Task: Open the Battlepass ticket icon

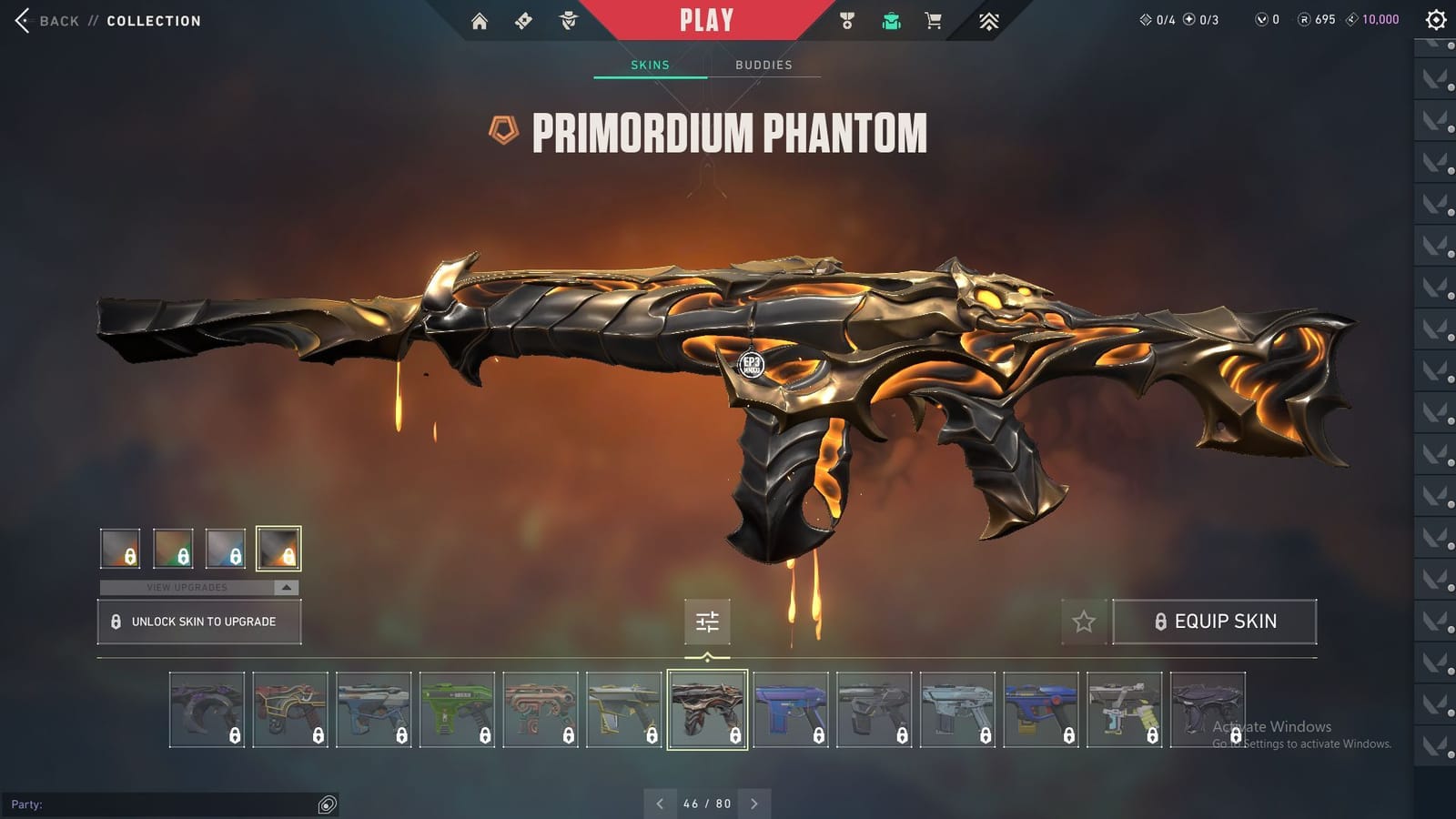Action: 522,19
